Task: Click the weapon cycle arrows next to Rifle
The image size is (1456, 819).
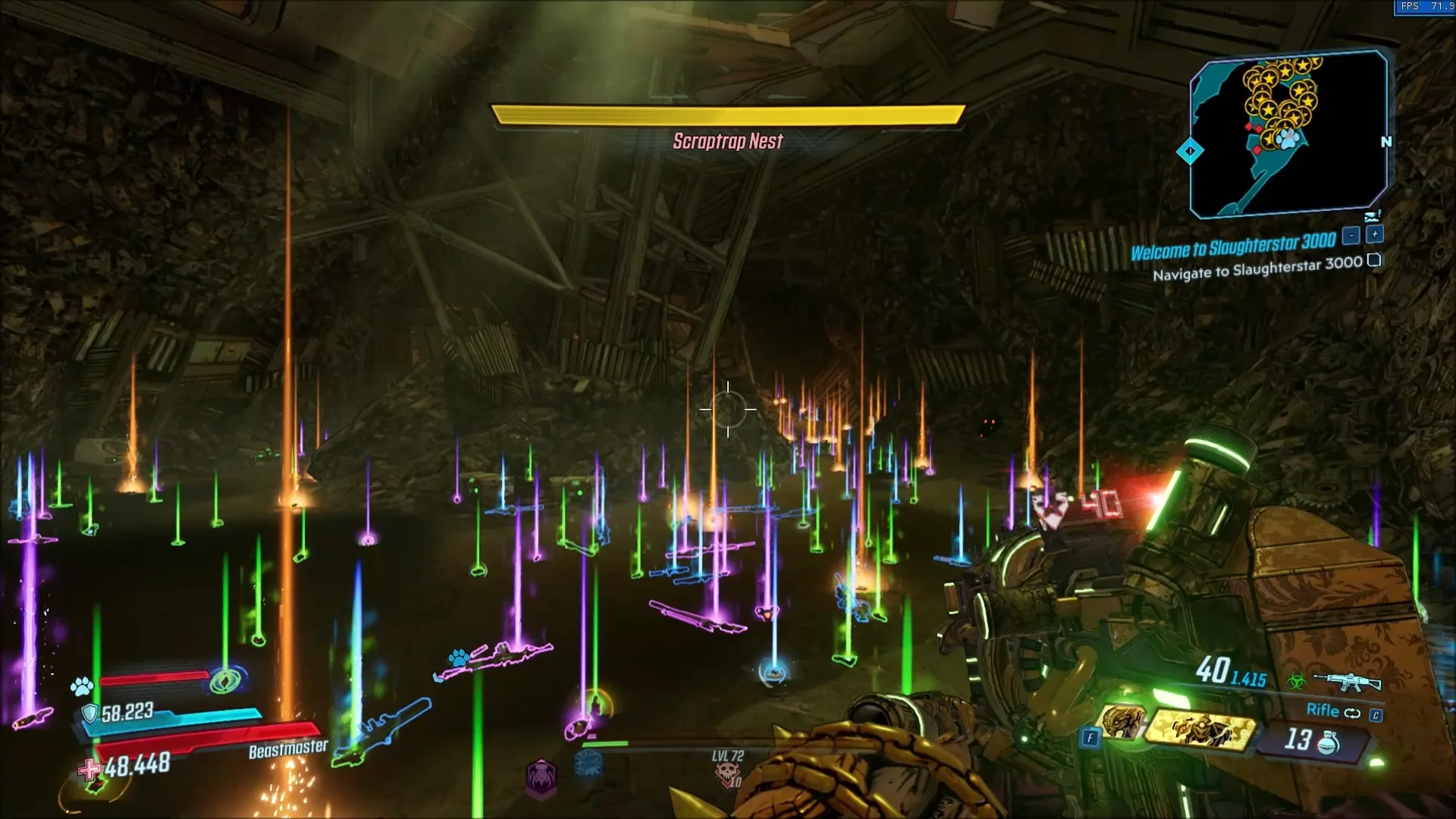Action: point(1353,714)
